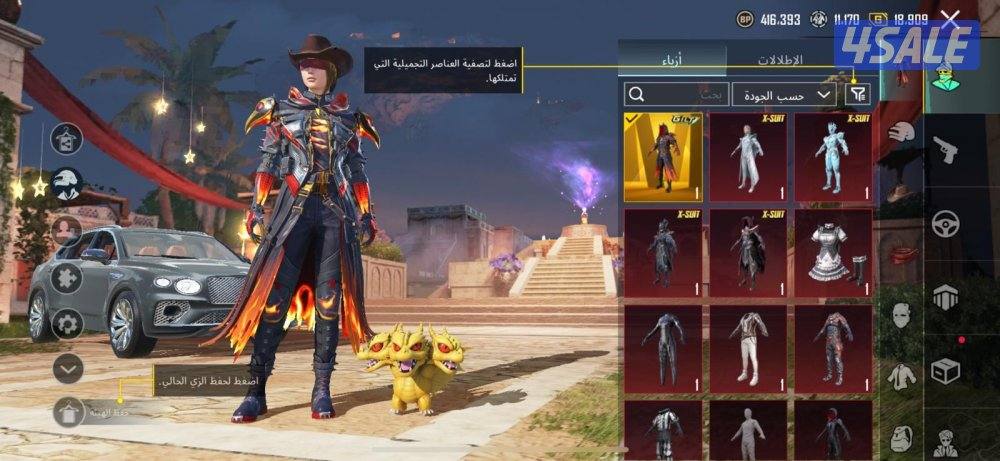Open the face mask category
The image size is (1000, 461).
point(902,317)
